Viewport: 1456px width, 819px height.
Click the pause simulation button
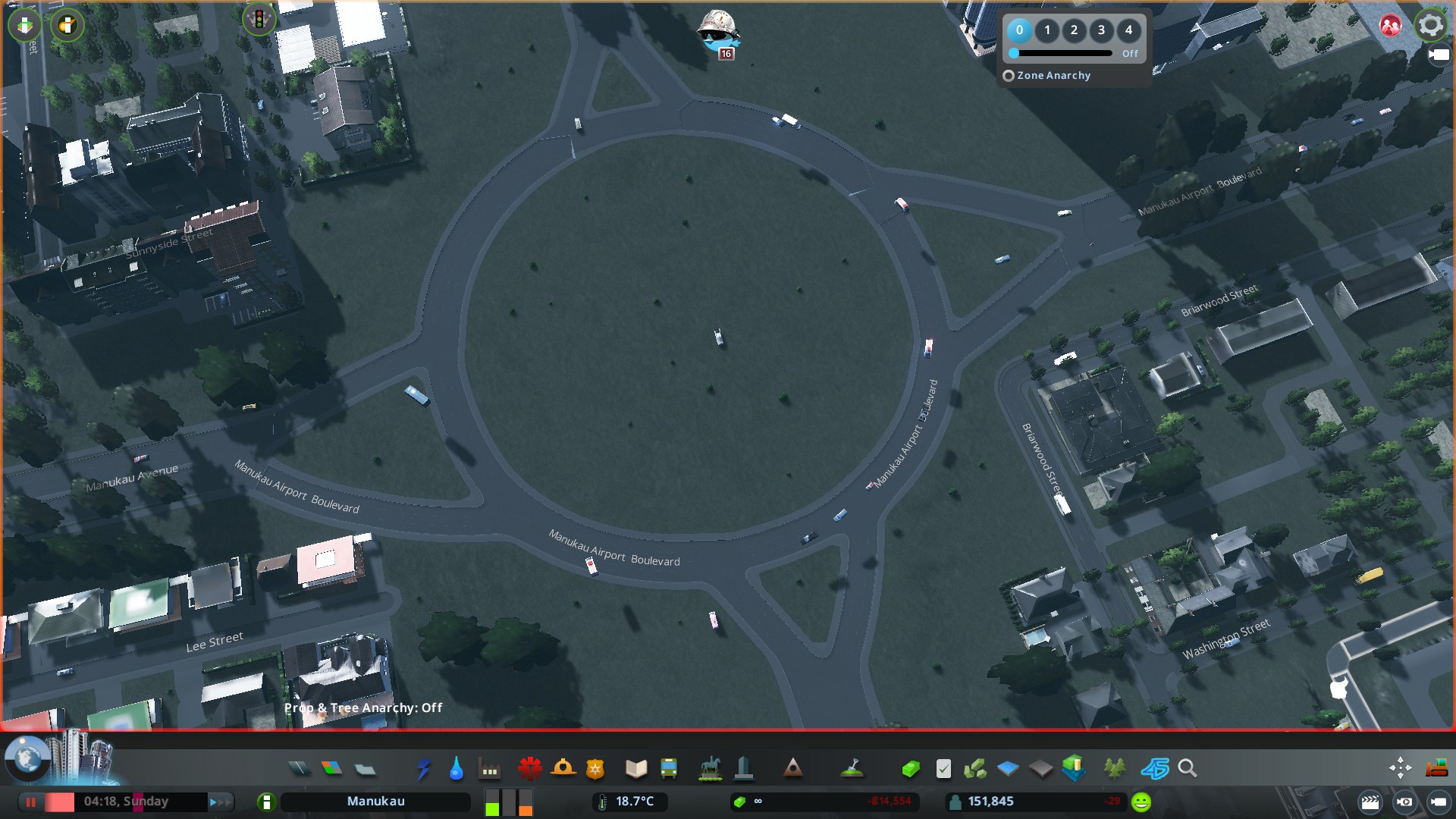click(x=31, y=802)
